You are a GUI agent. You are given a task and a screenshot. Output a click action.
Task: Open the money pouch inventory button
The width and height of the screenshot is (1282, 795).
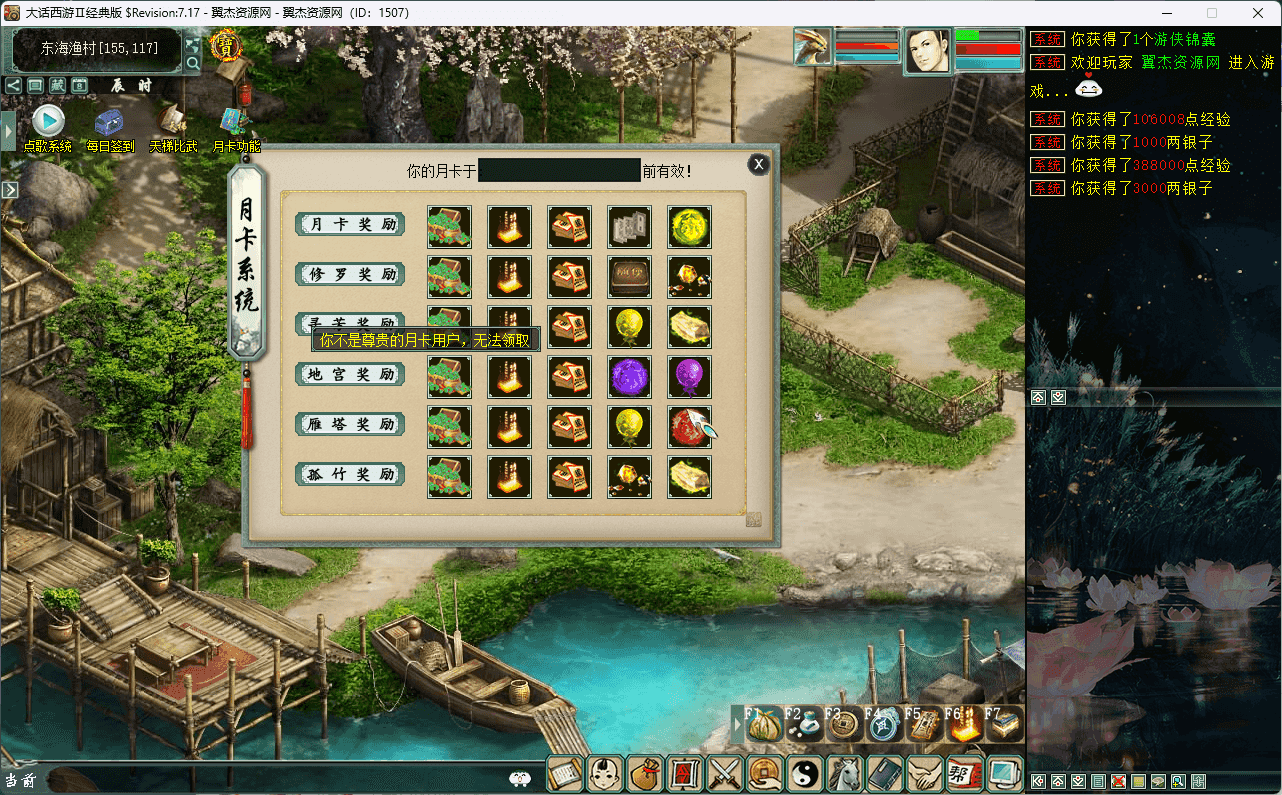(645, 773)
